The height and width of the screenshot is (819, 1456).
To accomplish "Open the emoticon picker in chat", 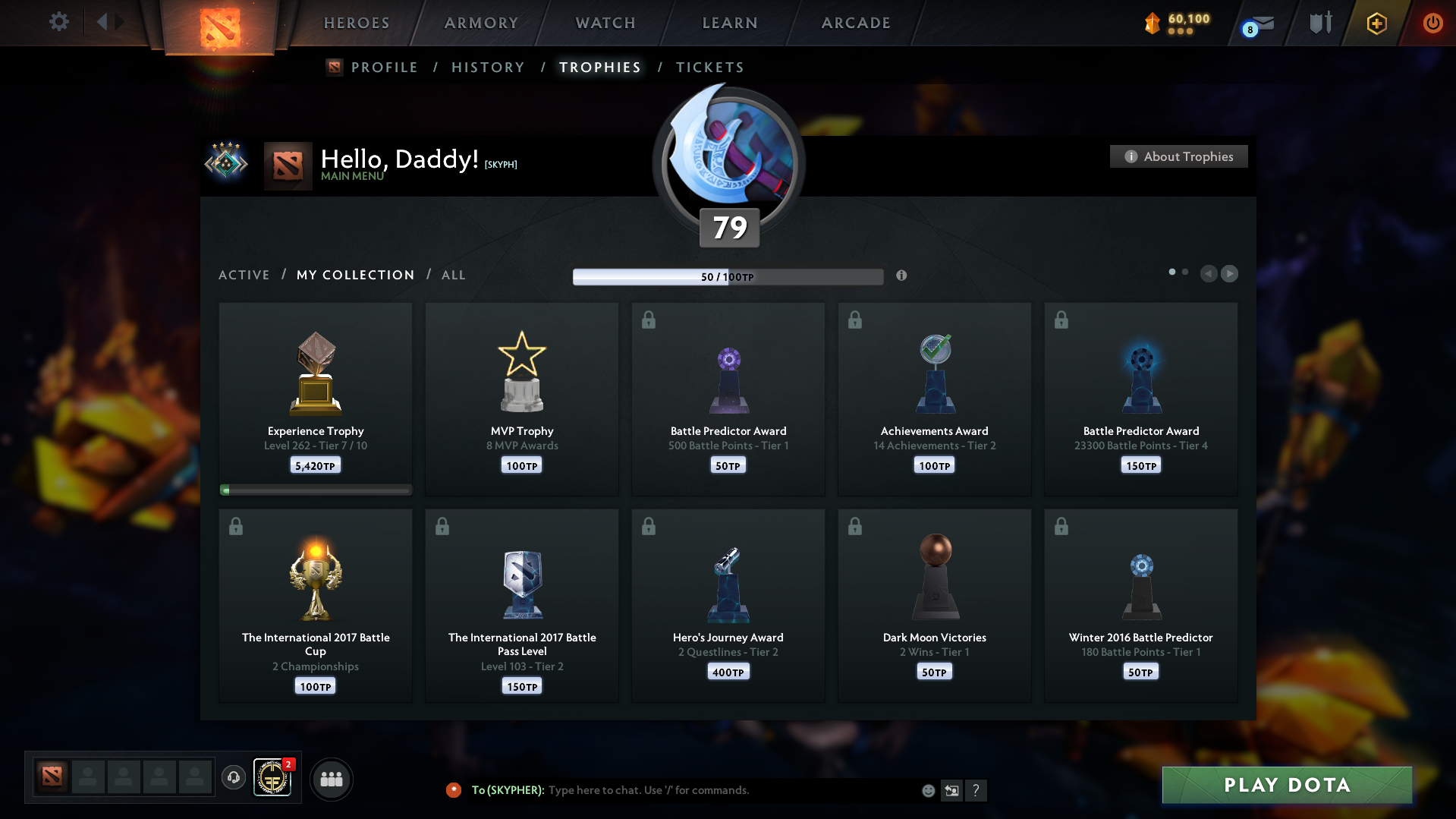I will coord(928,790).
